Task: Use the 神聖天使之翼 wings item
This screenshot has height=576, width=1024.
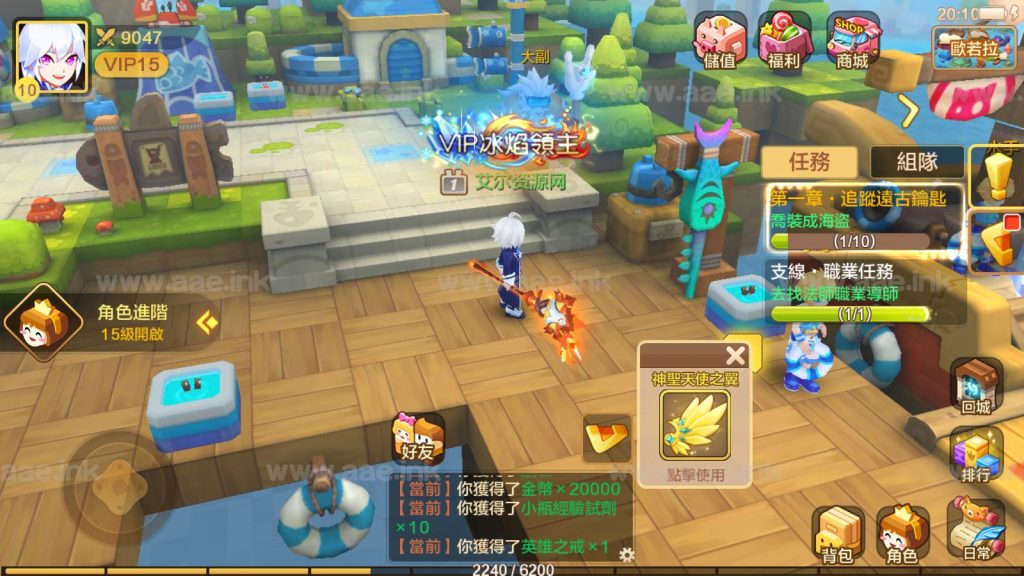Action: pos(695,425)
